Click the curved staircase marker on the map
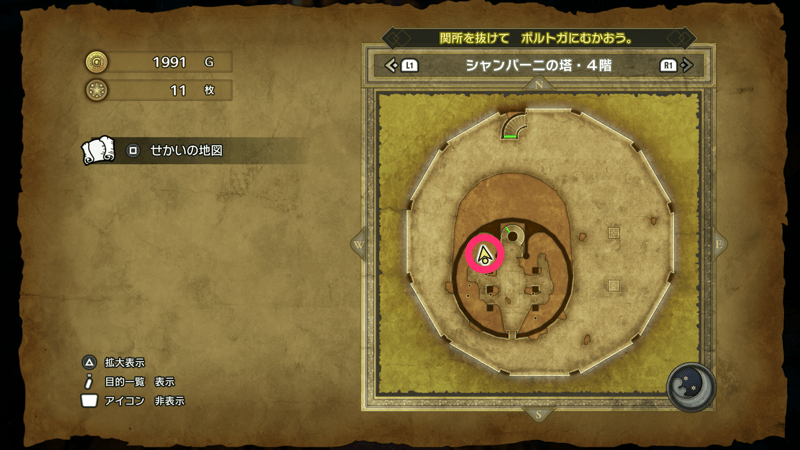 [x=516, y=126]
